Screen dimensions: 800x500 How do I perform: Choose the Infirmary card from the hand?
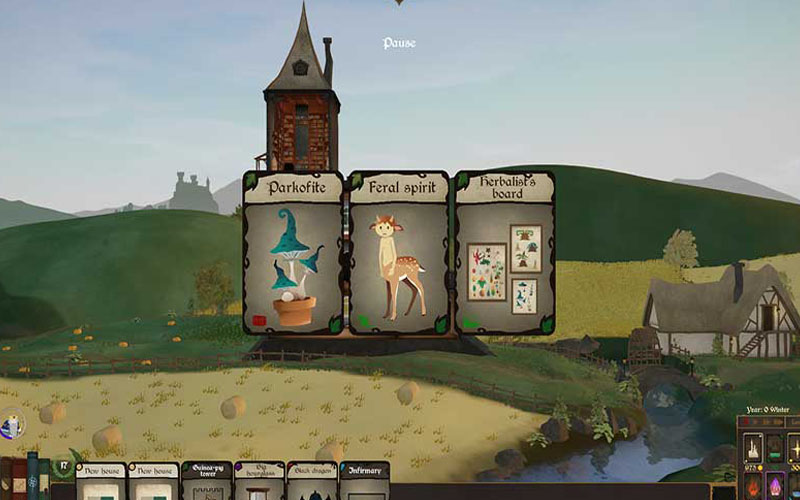(365, 481)
